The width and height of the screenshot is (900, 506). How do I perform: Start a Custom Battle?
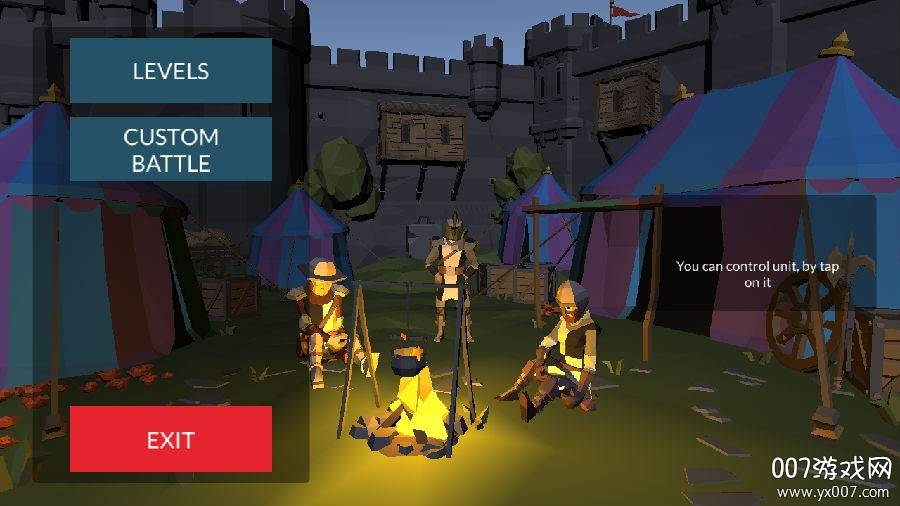171,150
